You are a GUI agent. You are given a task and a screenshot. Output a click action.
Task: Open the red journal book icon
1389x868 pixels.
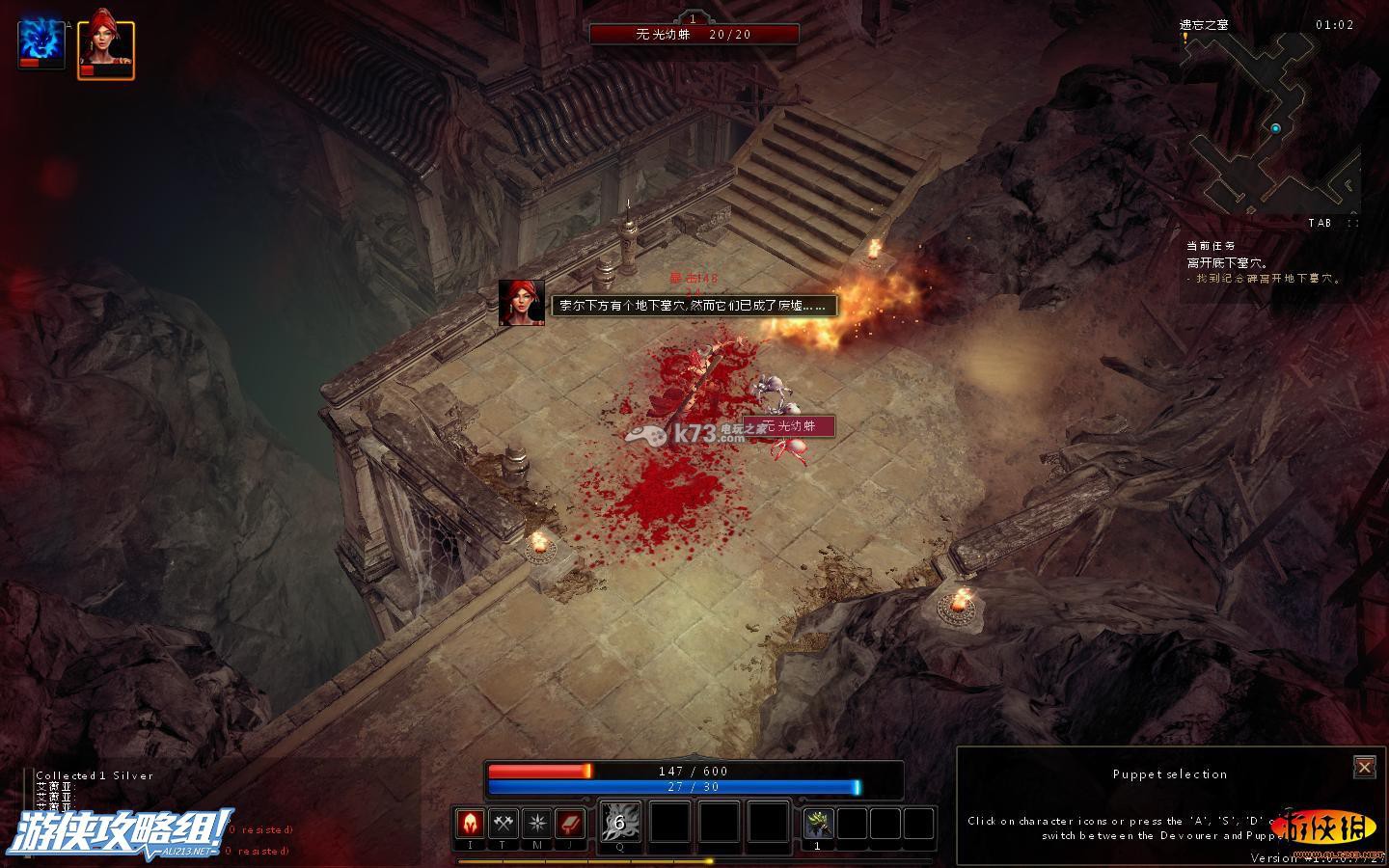coord(570,824)
